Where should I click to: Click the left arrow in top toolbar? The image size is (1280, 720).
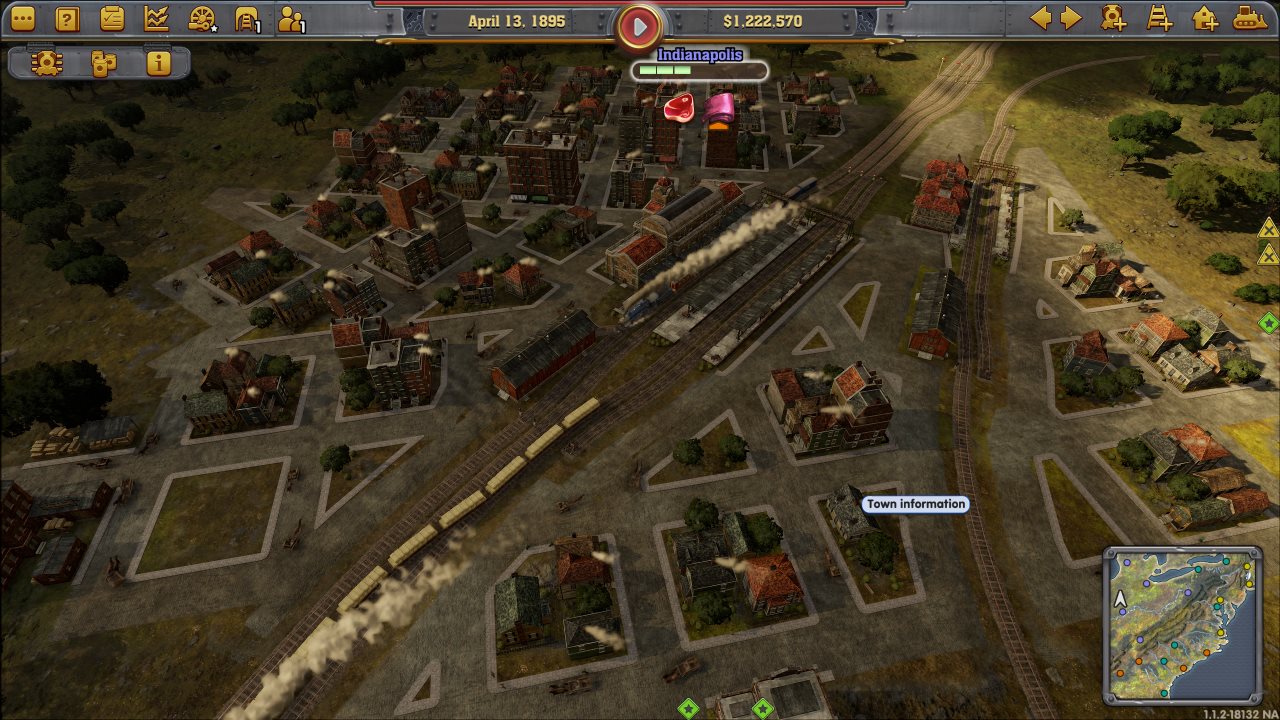(1041, 18)
